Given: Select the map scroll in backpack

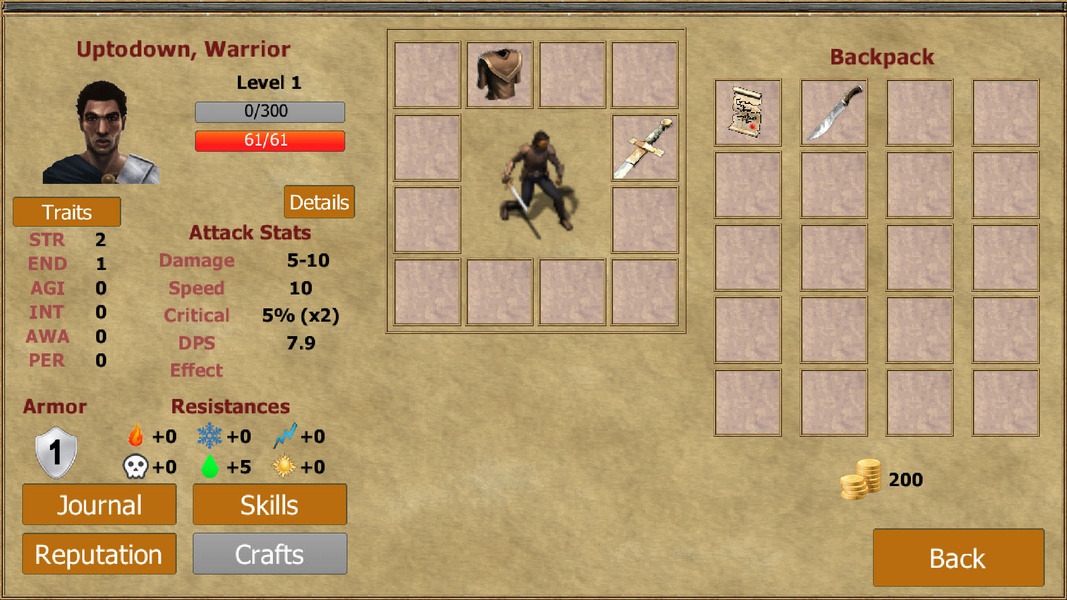Looking at the screenshot, I should (748, 113).
